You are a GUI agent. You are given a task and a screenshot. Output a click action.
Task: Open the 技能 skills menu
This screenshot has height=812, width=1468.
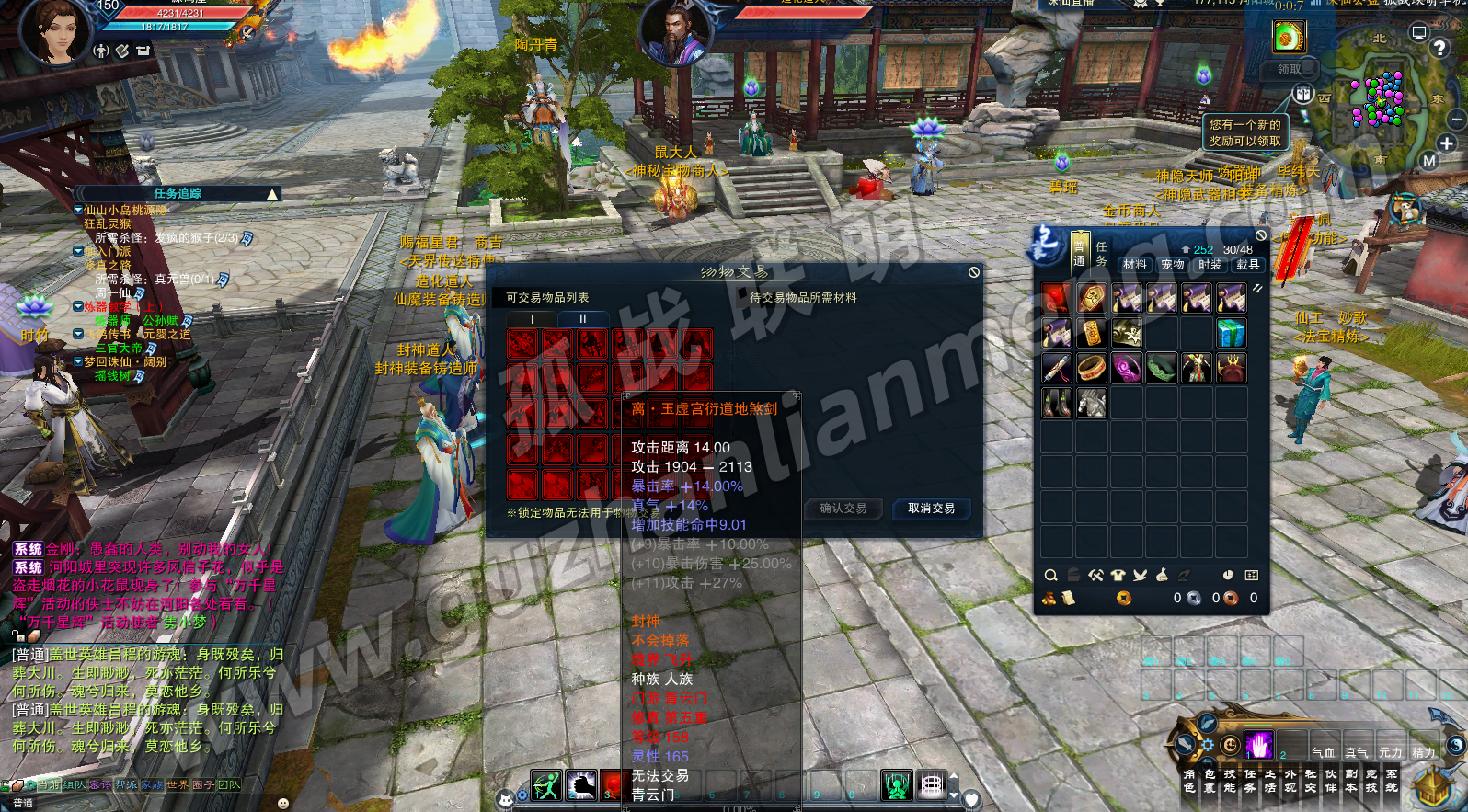[x=1230, y=781]
